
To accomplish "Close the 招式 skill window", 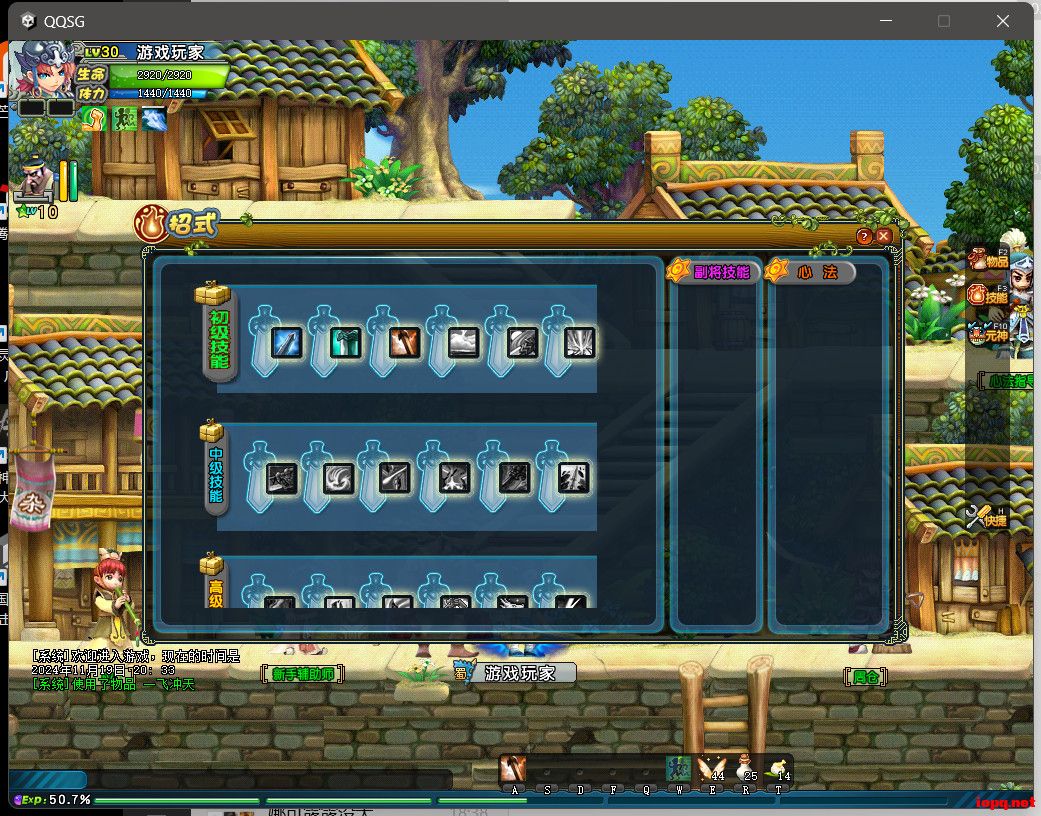I will point(883,236).
